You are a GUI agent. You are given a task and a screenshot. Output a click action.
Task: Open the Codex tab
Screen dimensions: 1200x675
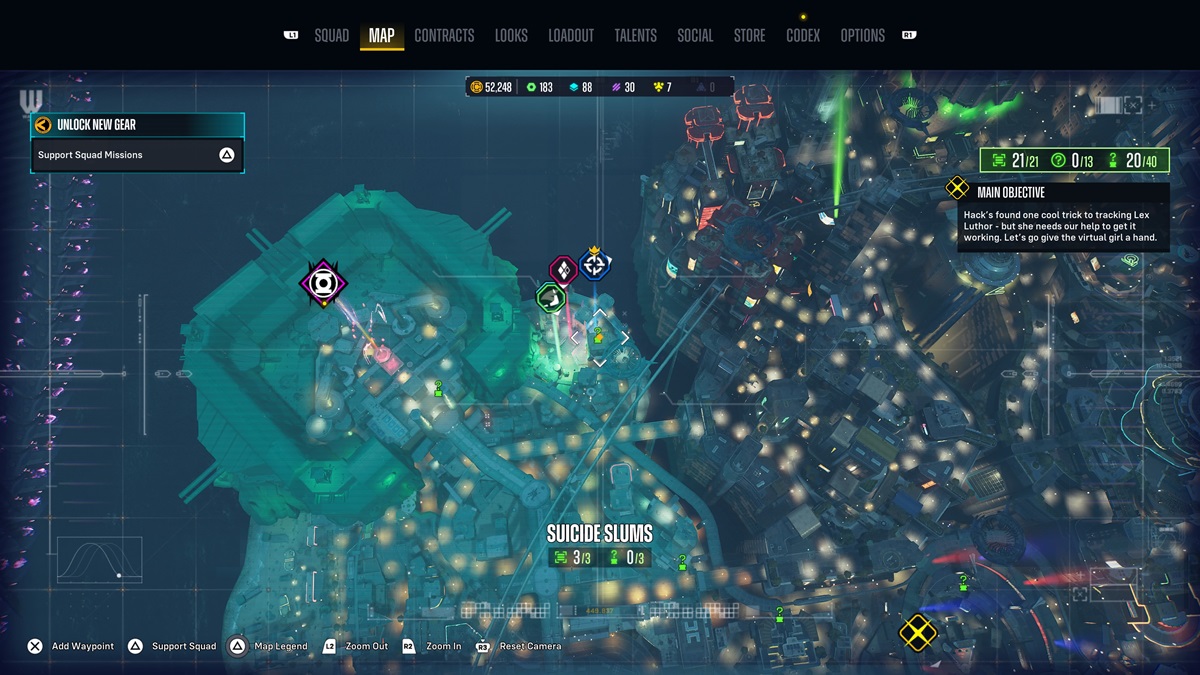(x=803, y=36)
